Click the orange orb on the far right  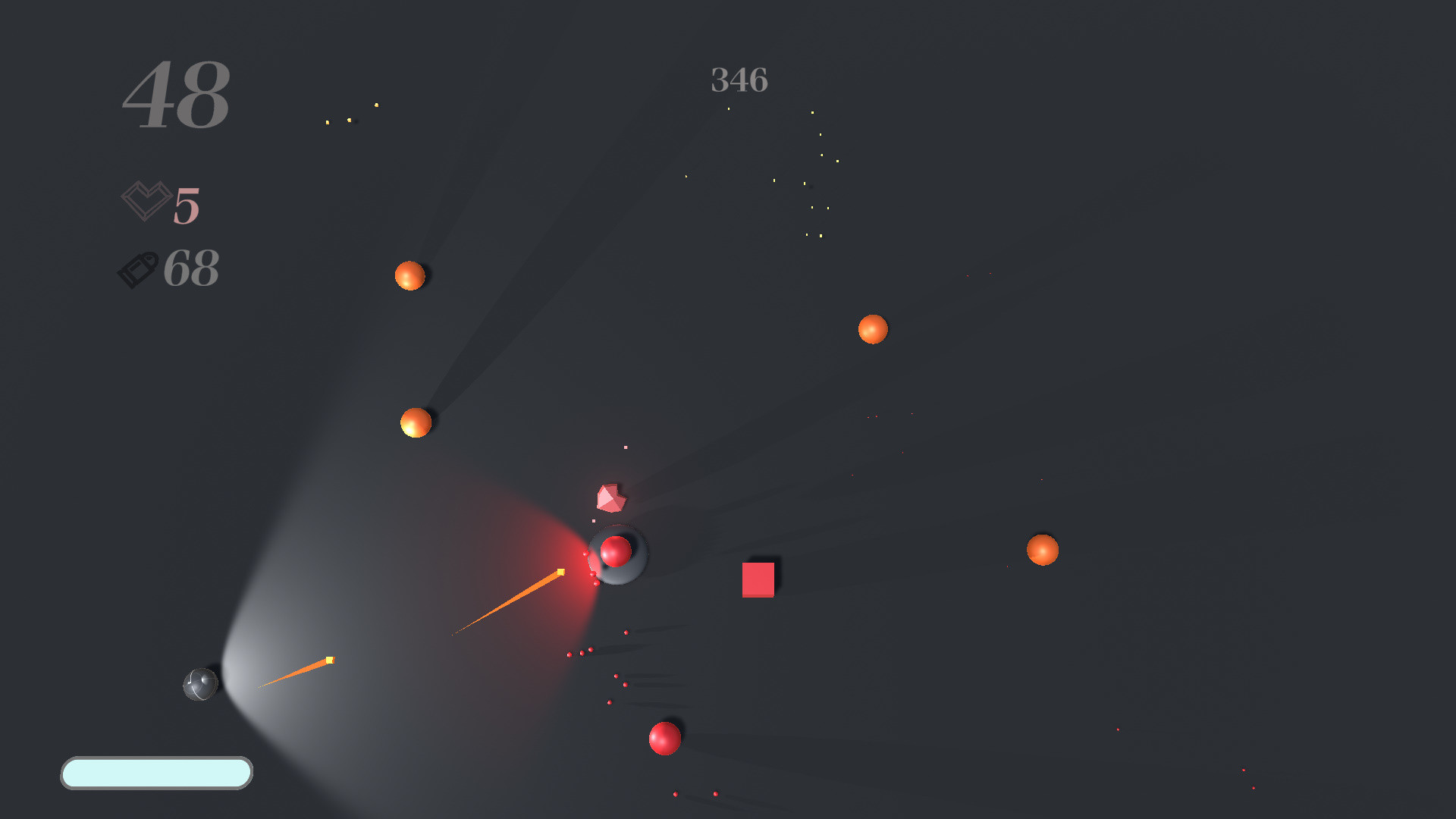pyautogui.click(x=1042, y=548)
